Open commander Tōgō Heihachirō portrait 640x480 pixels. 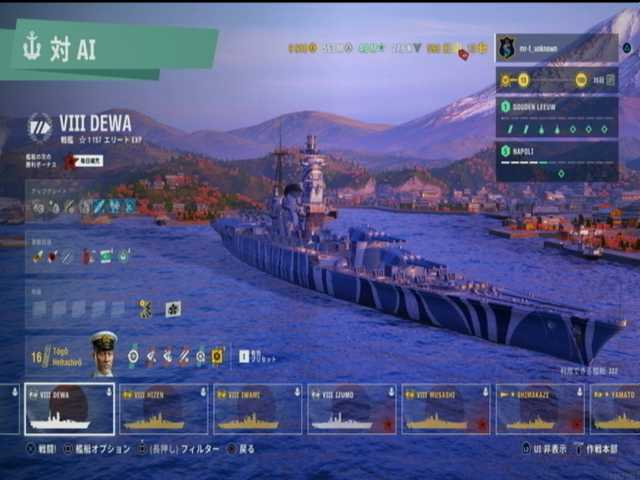(x=103, y=354)
